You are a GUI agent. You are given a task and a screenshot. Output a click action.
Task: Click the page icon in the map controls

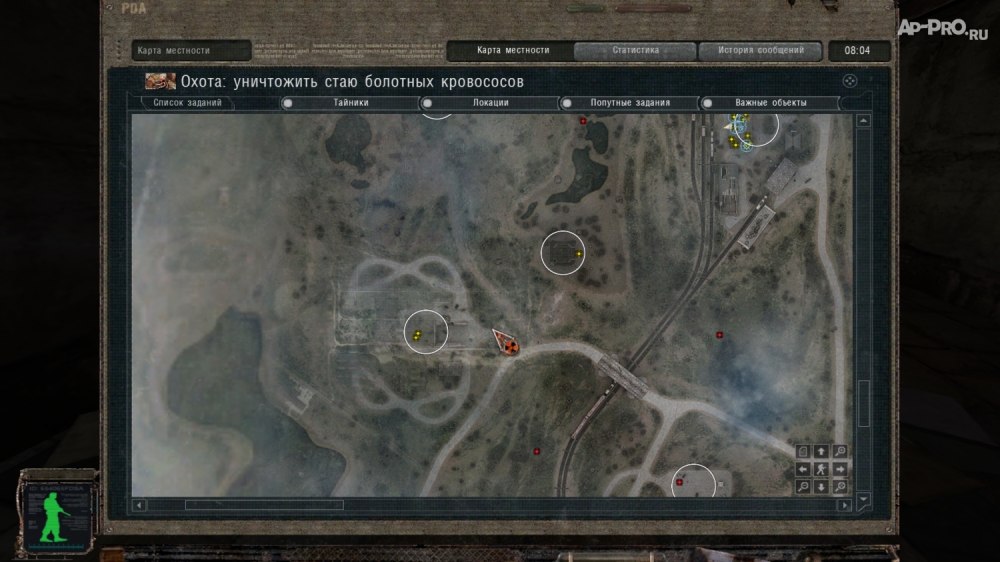point(803,451)
